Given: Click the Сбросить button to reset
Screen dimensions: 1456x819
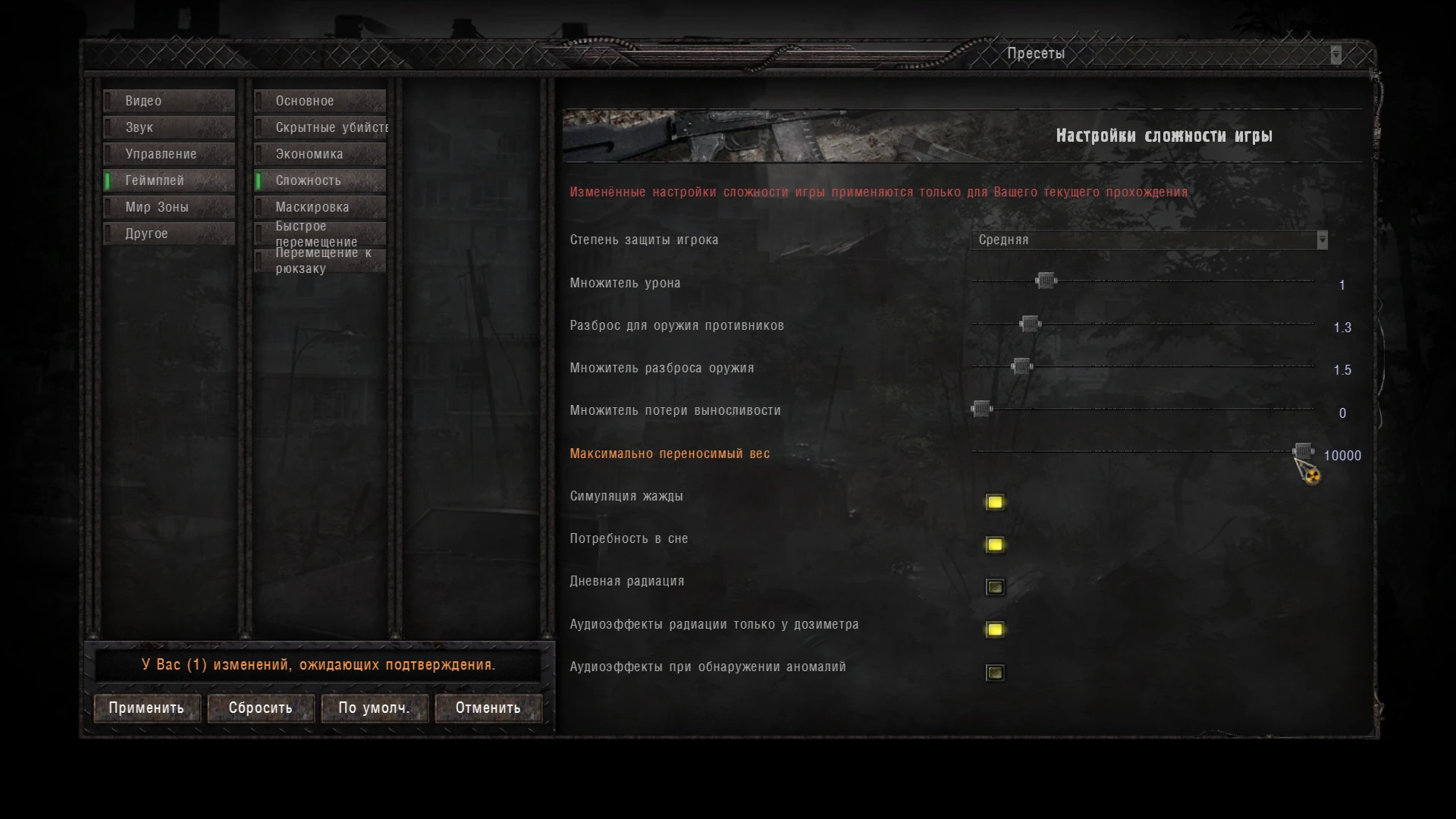Looking at the screenshot, I should click(261, 708).
